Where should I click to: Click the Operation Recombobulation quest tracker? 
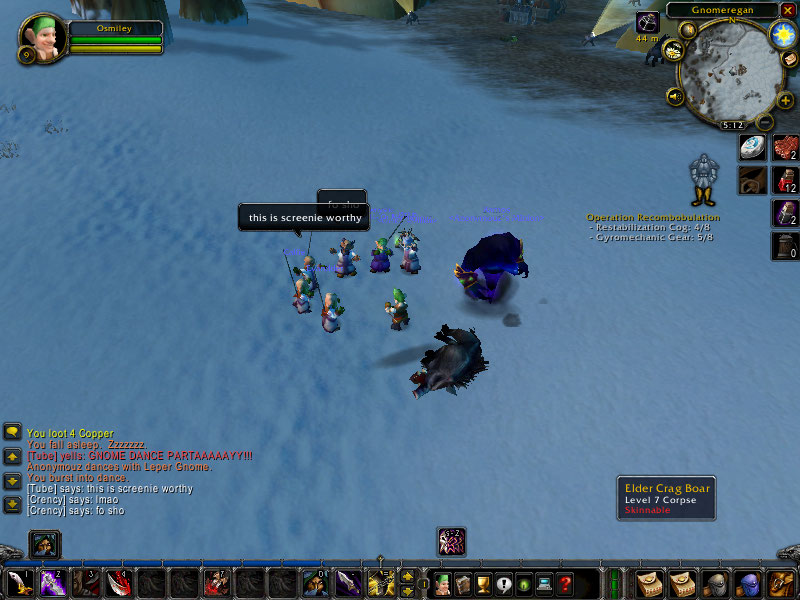[x=652, y=217]
